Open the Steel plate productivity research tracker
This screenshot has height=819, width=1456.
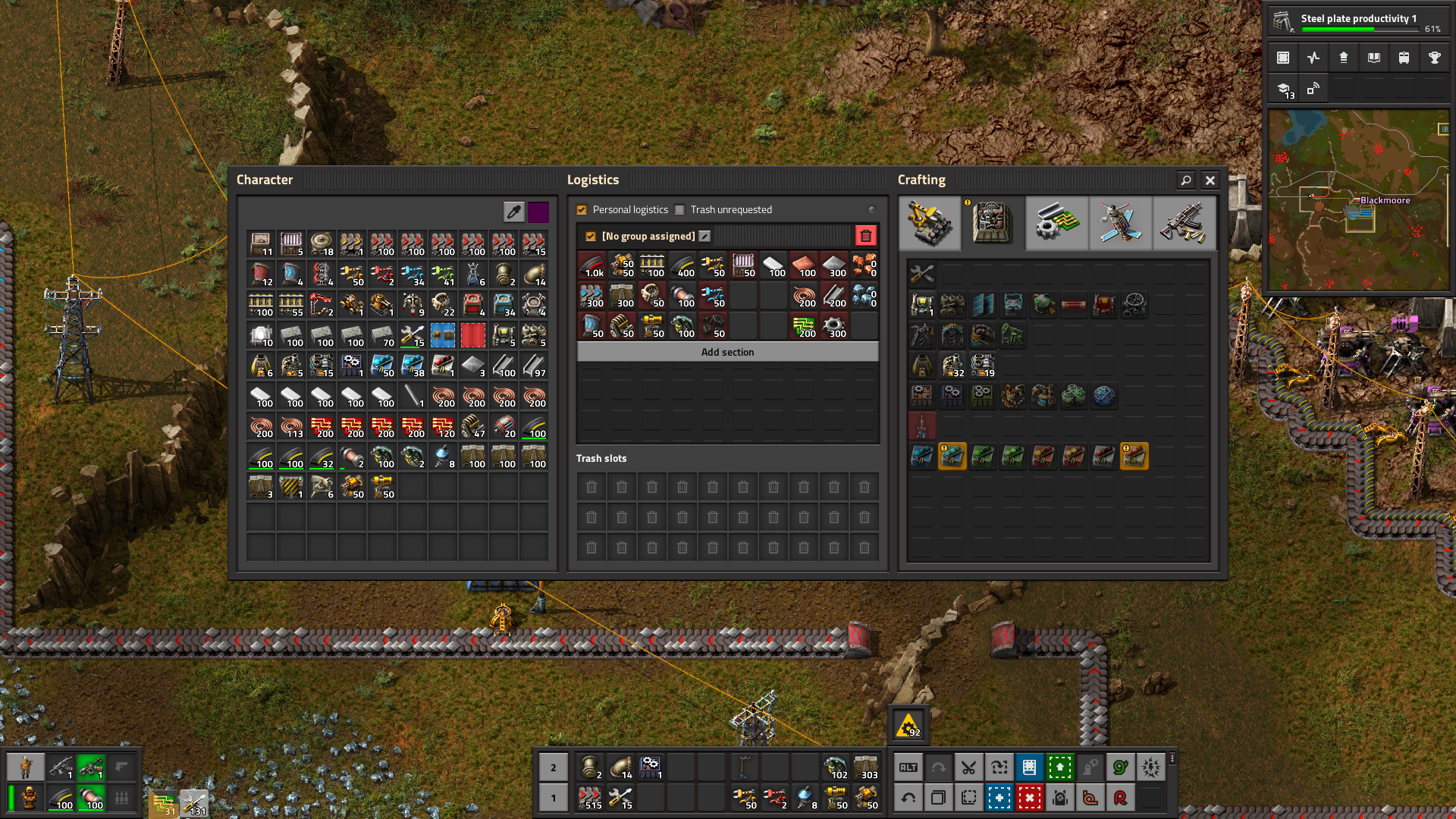coord(1357,21)
